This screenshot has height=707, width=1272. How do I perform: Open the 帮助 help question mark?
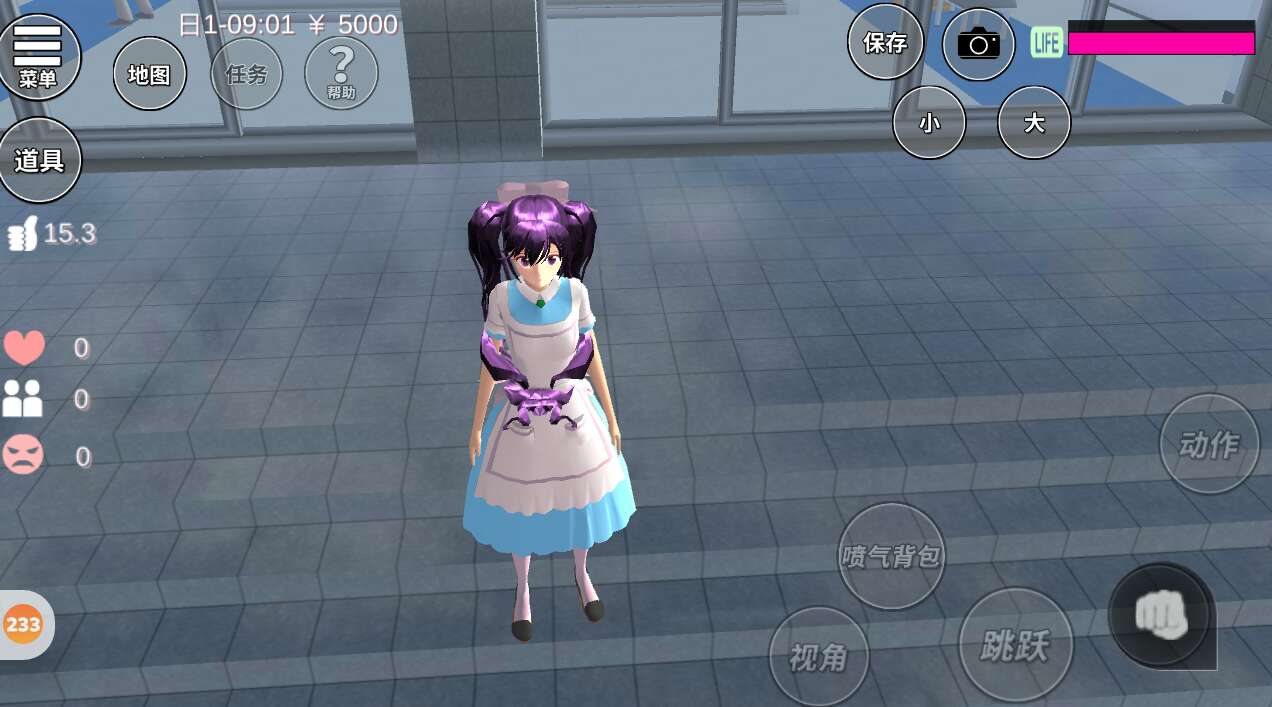[x=341, y=73]
